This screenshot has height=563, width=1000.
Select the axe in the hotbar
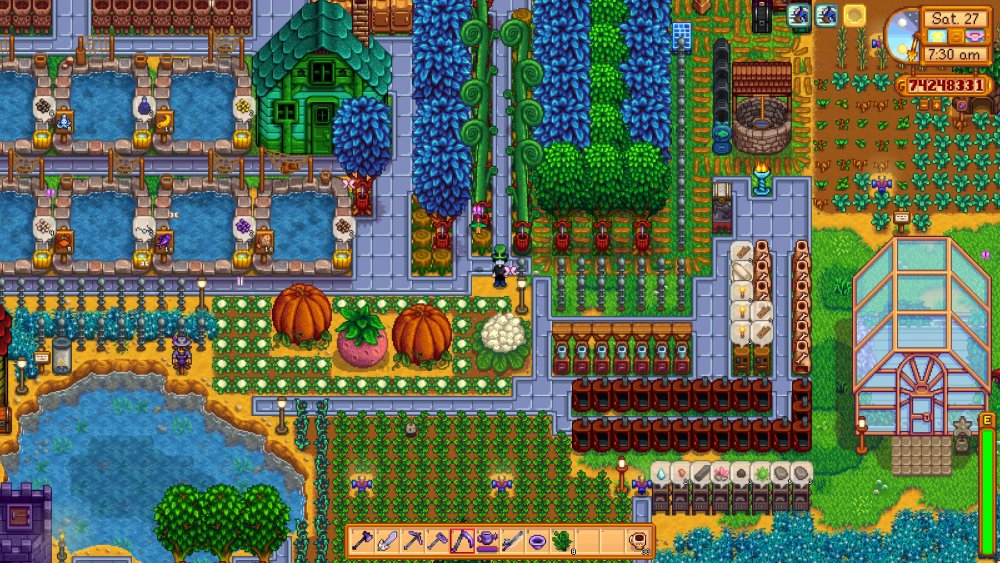pos(363,541)
